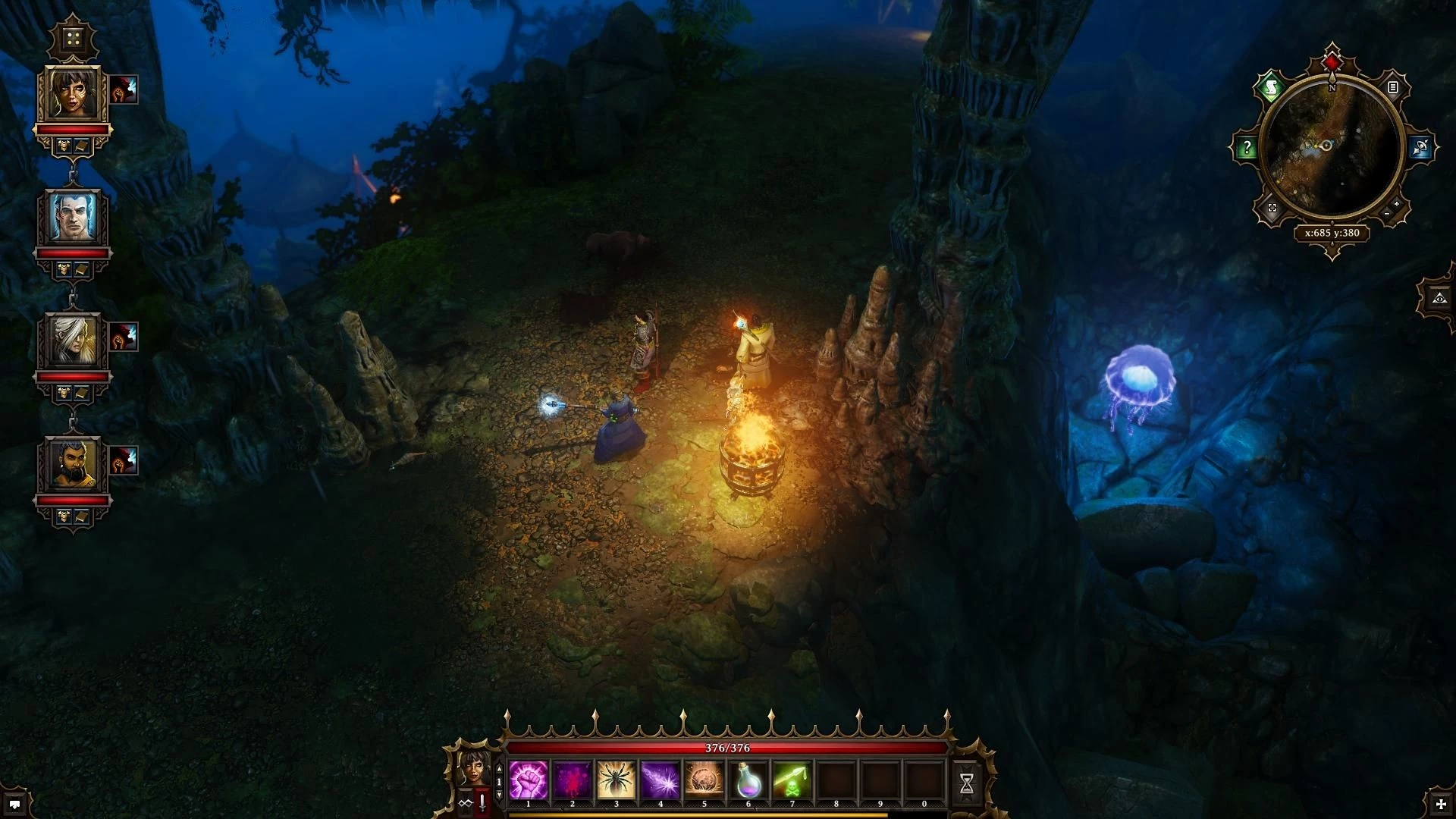The image size is (1456, 819).
Task: Click the hourglass end turn button
Action: coord(967,784)
